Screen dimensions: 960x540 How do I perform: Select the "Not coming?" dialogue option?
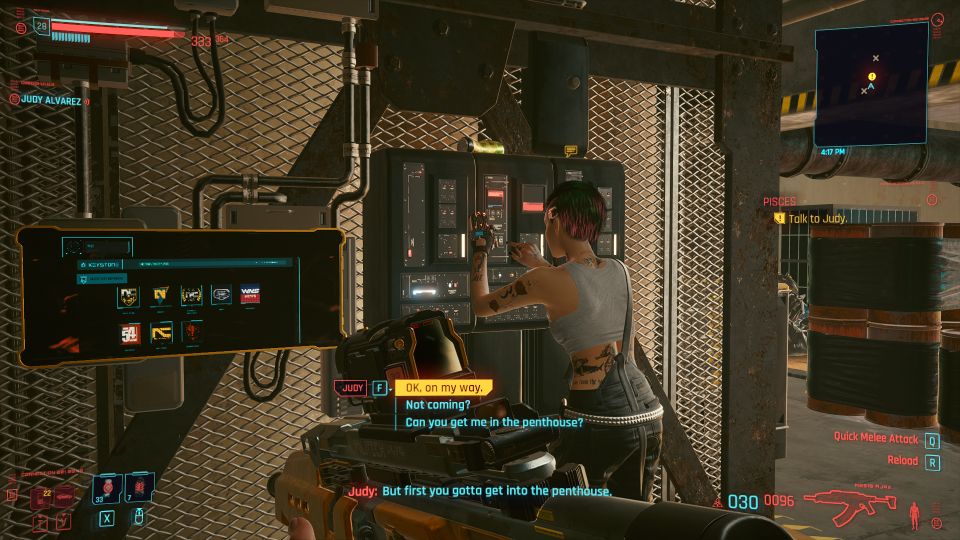tap(437, 405)
